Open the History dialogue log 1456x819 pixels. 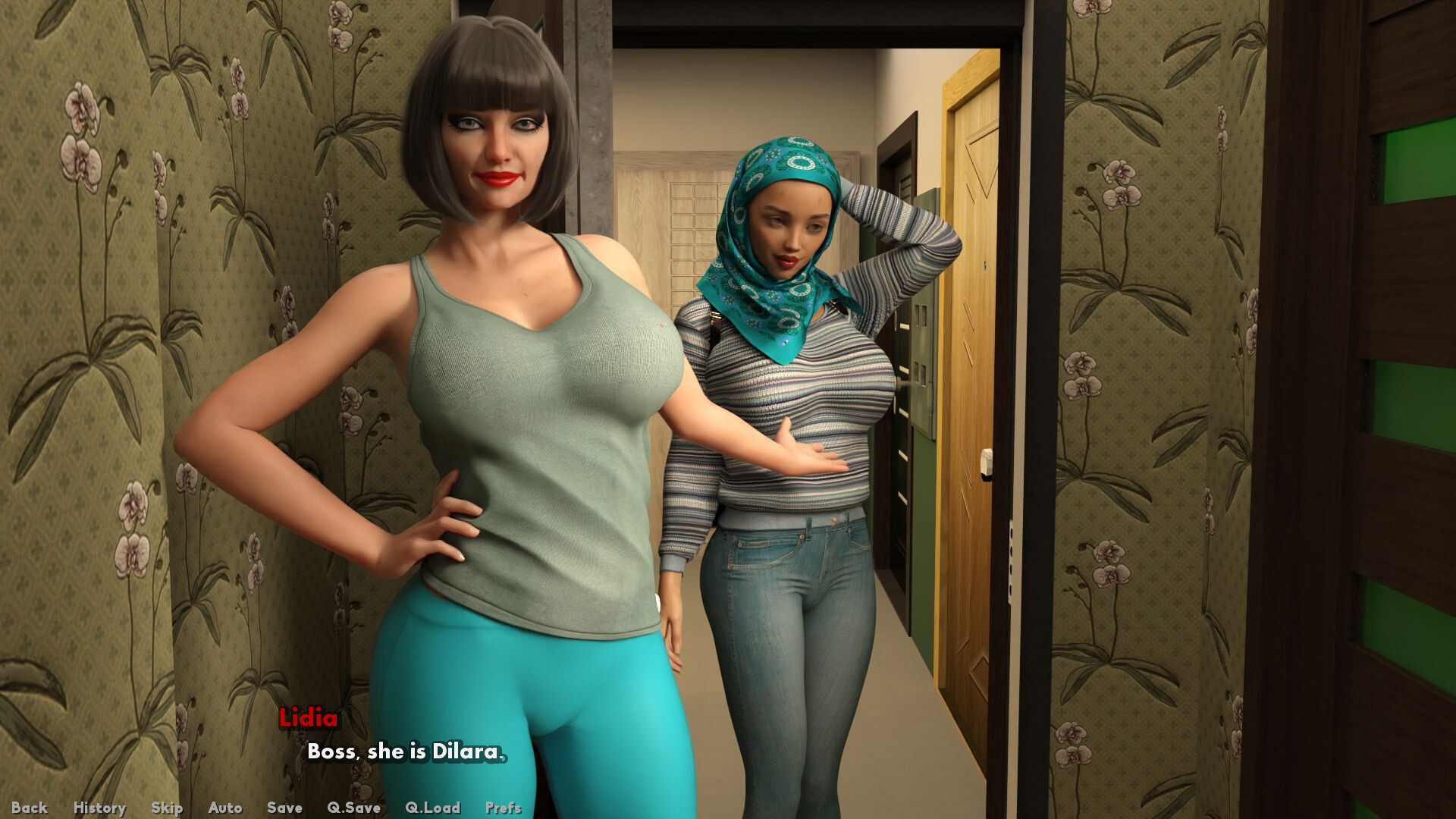click(99, 808)
